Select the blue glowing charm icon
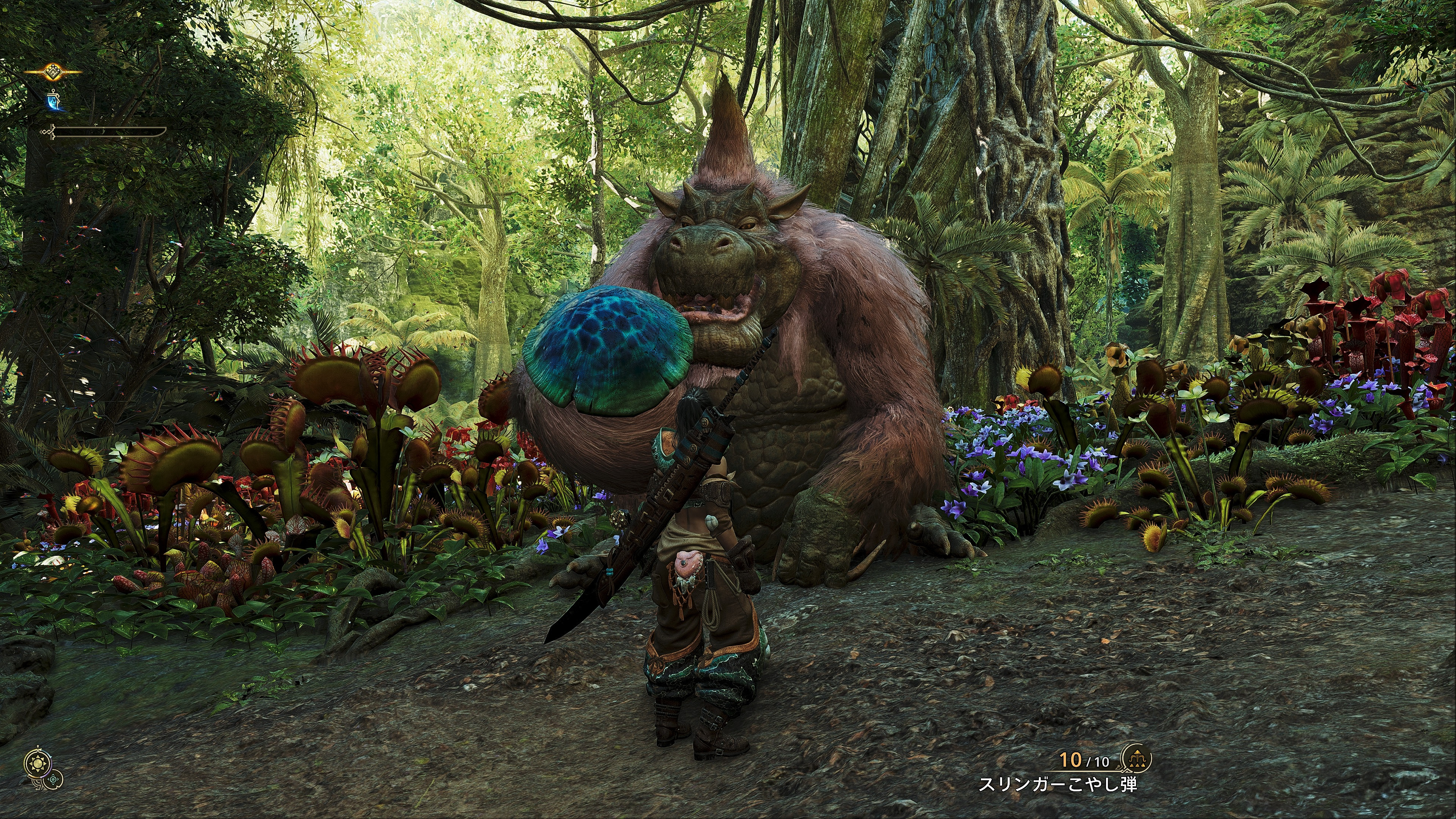1456x819 pixels. [54, 102]
